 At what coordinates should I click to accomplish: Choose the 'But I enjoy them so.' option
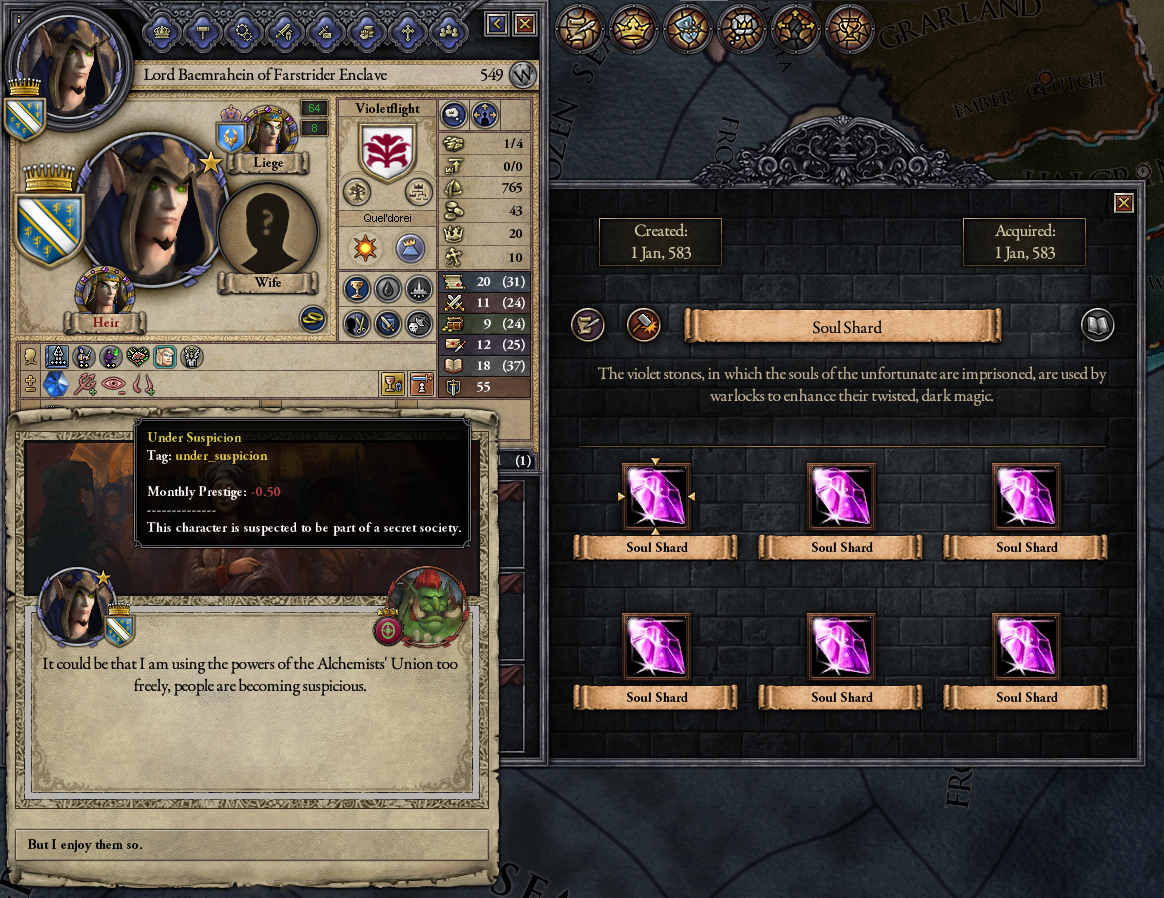[x=251, y=845]
